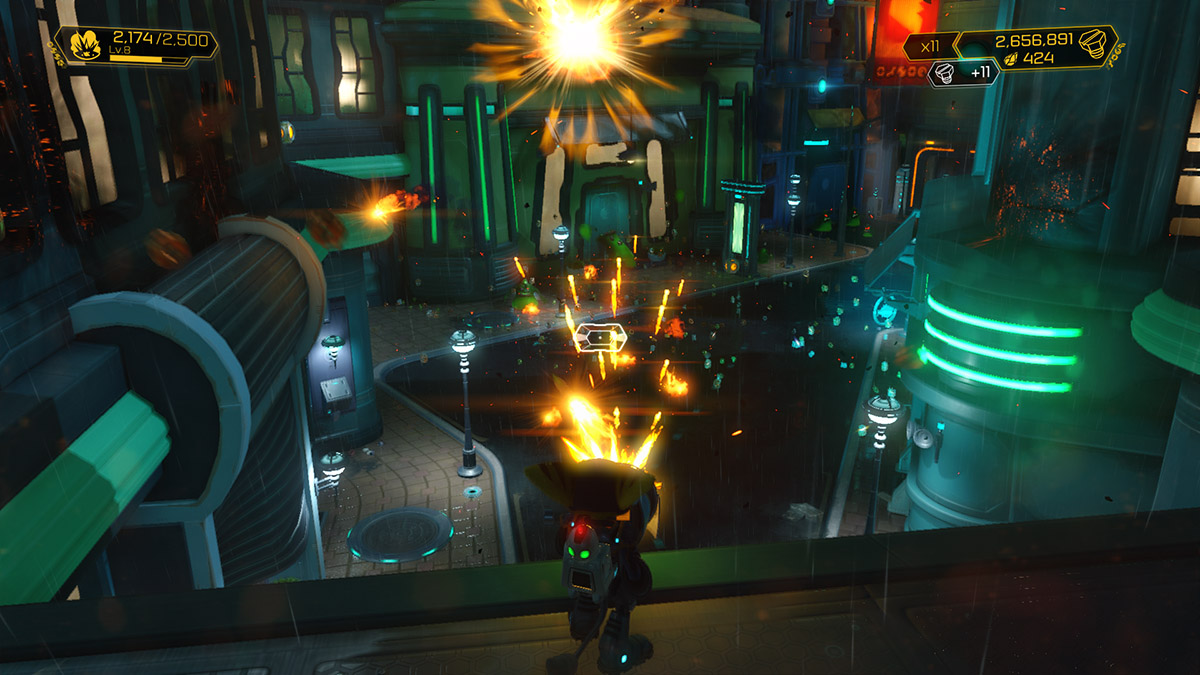Screen dimensions: 1200x675
Task: Click the Ratchet face icon beside the health panel
Action: pyautogui.click(x=84, y=46)
